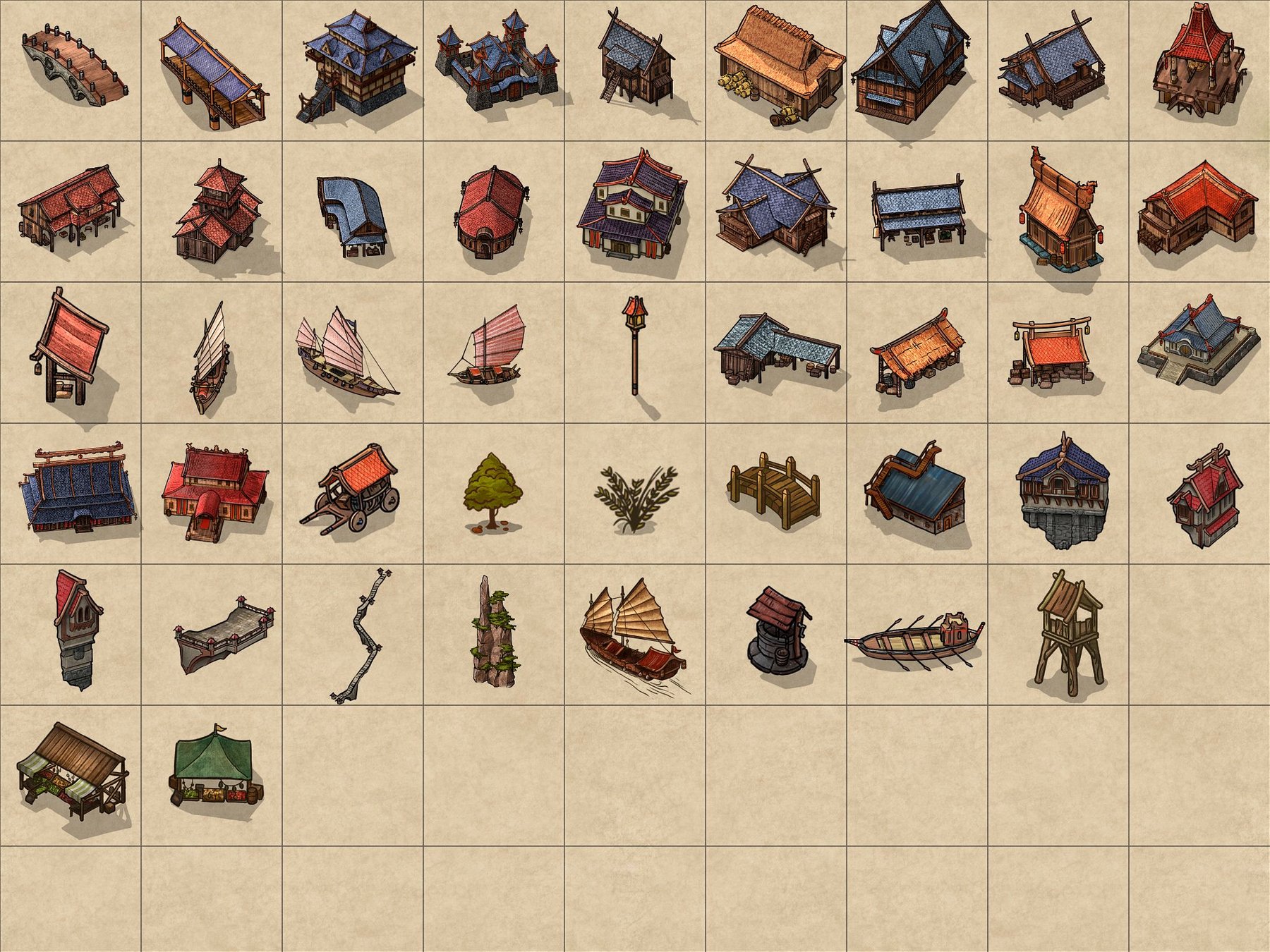
Task: Select the arched stone-and-wood bridge tile
Action: [74, 69]
